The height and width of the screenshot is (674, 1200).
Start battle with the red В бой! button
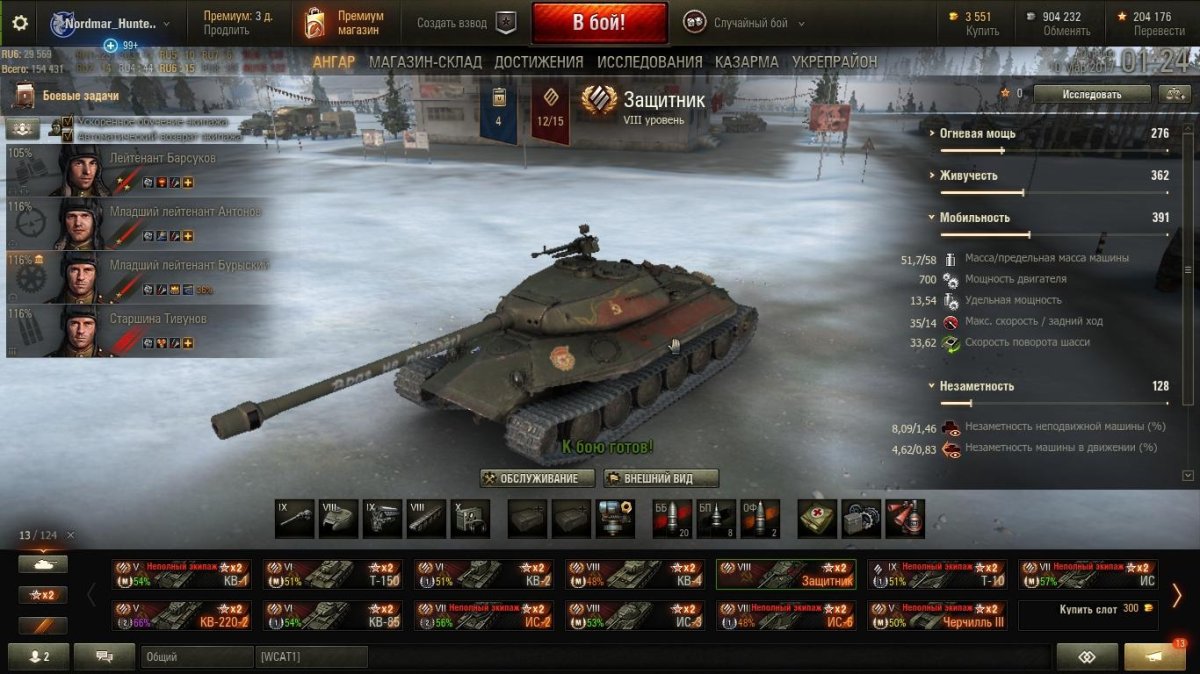(599, 22)
